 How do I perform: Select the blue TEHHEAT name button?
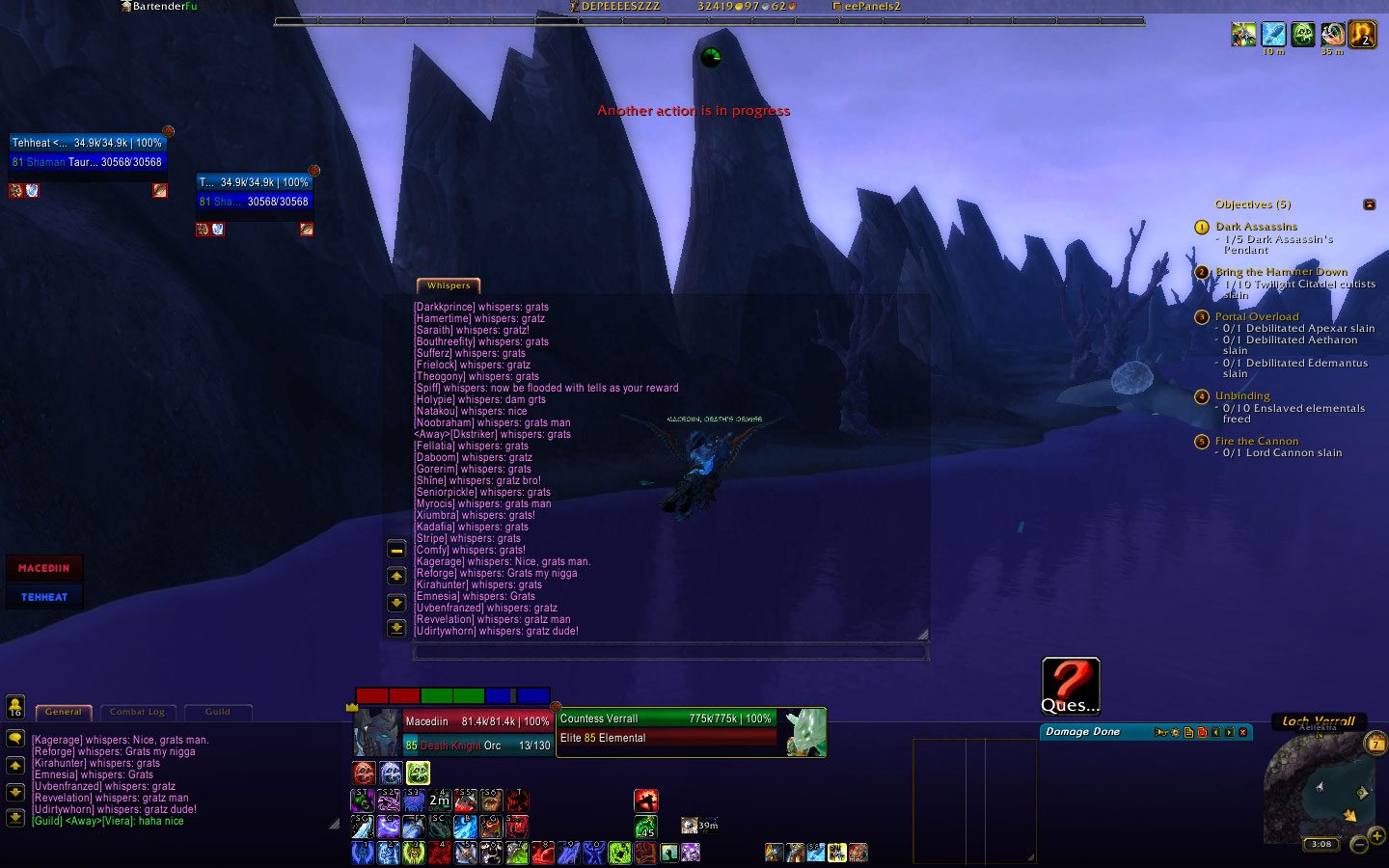(44, 597)
